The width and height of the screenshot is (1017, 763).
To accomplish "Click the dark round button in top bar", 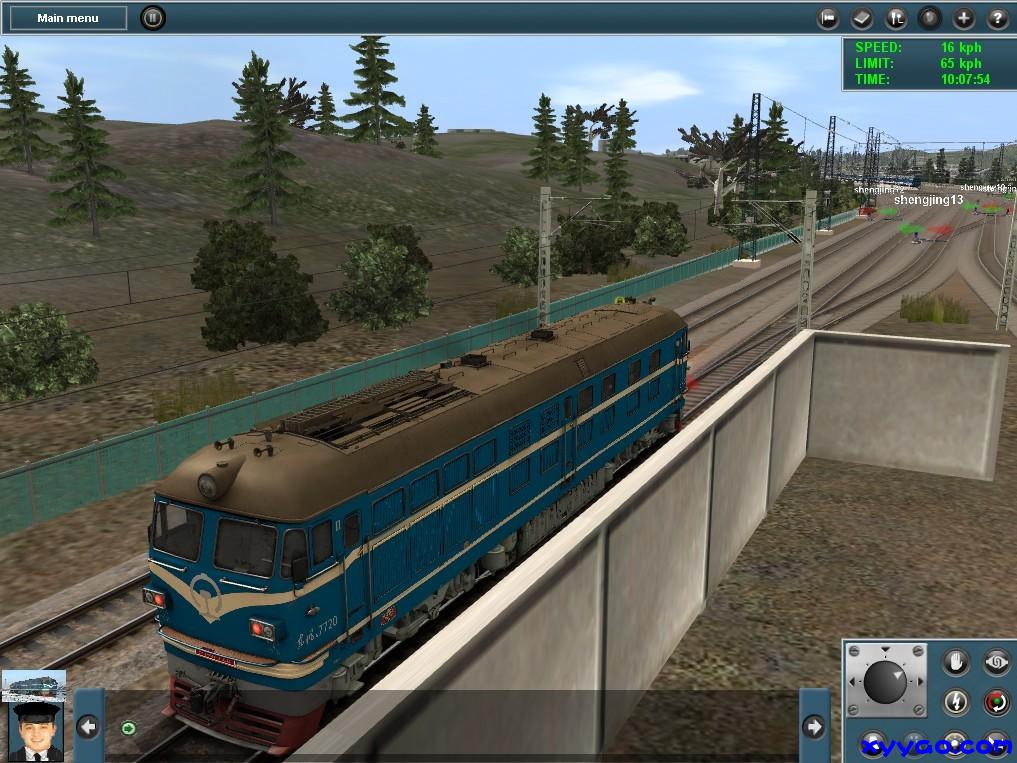I will click(930, 18).
